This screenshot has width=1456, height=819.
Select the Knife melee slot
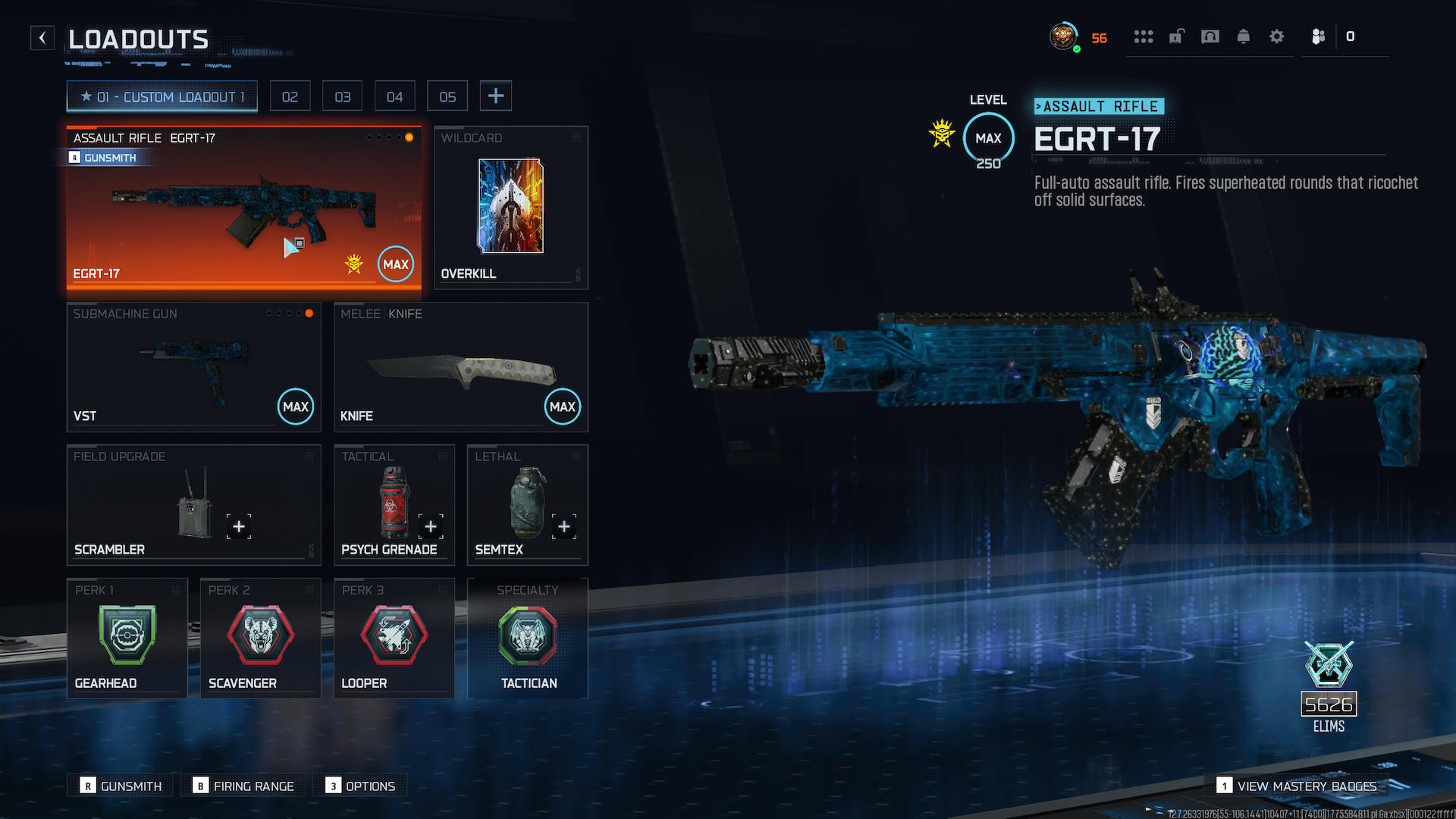[x=460, y=367]
